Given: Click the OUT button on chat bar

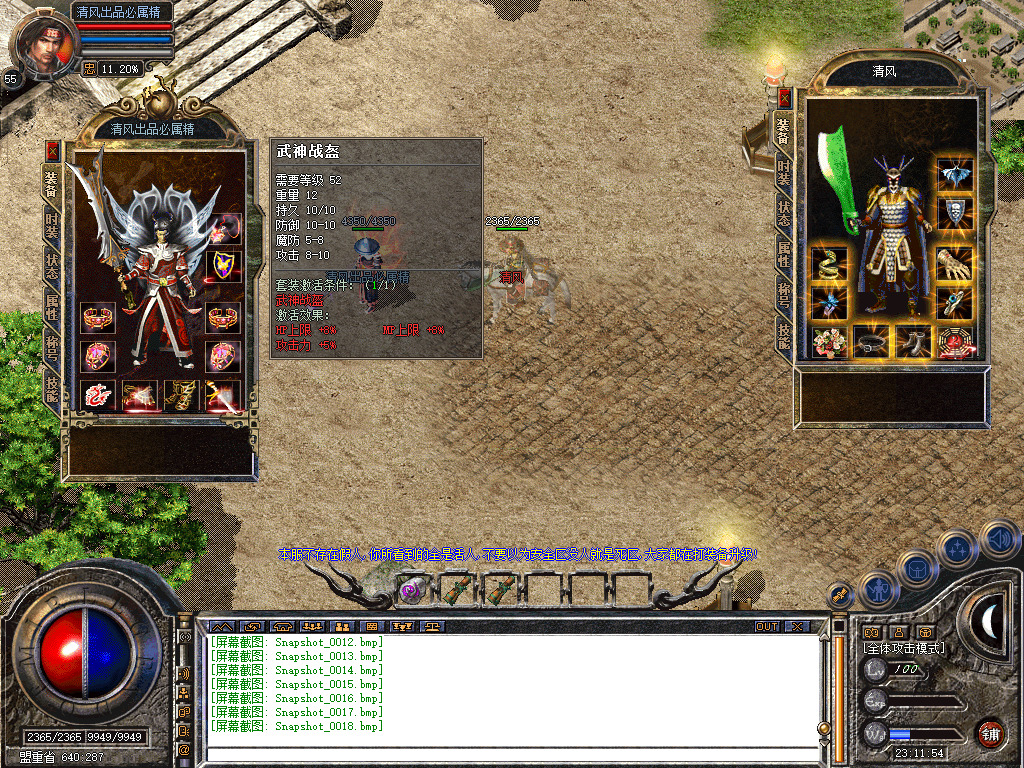Looking at the screenshot, I should point(766,626).
